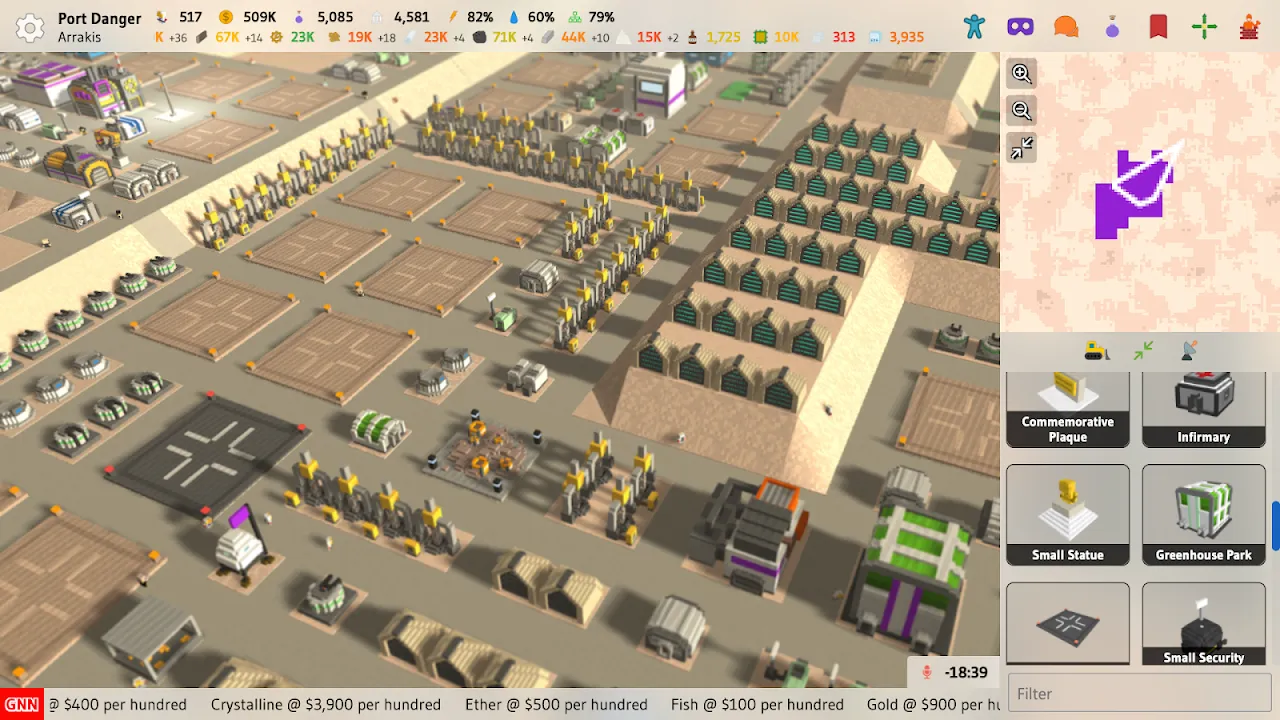Choose the Commemorative Plaque building
Image resolution: width=1280 pixels, height=720 pixels.
[1068, 409]
